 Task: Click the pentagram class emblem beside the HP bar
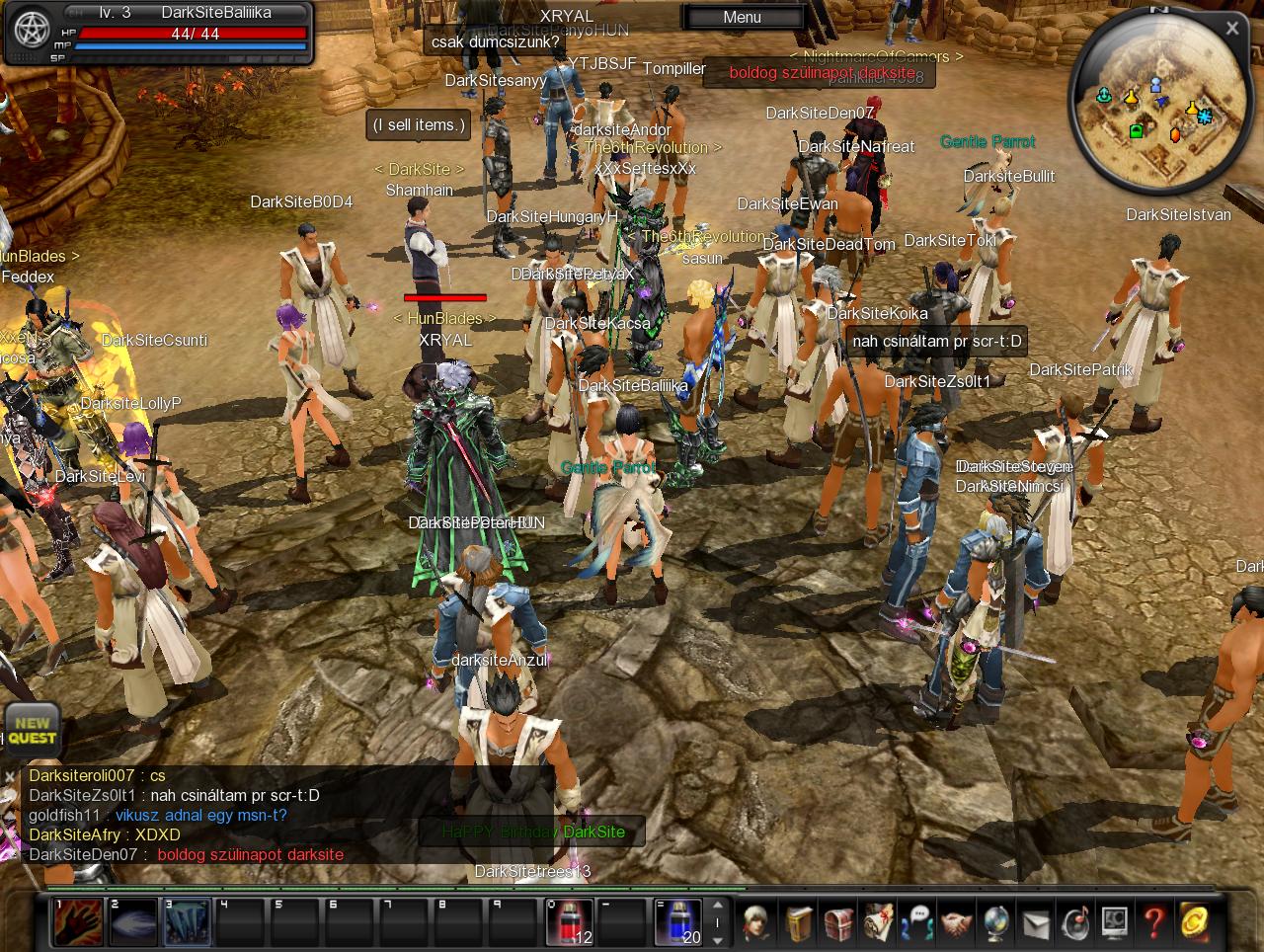[x=32, y=31]
